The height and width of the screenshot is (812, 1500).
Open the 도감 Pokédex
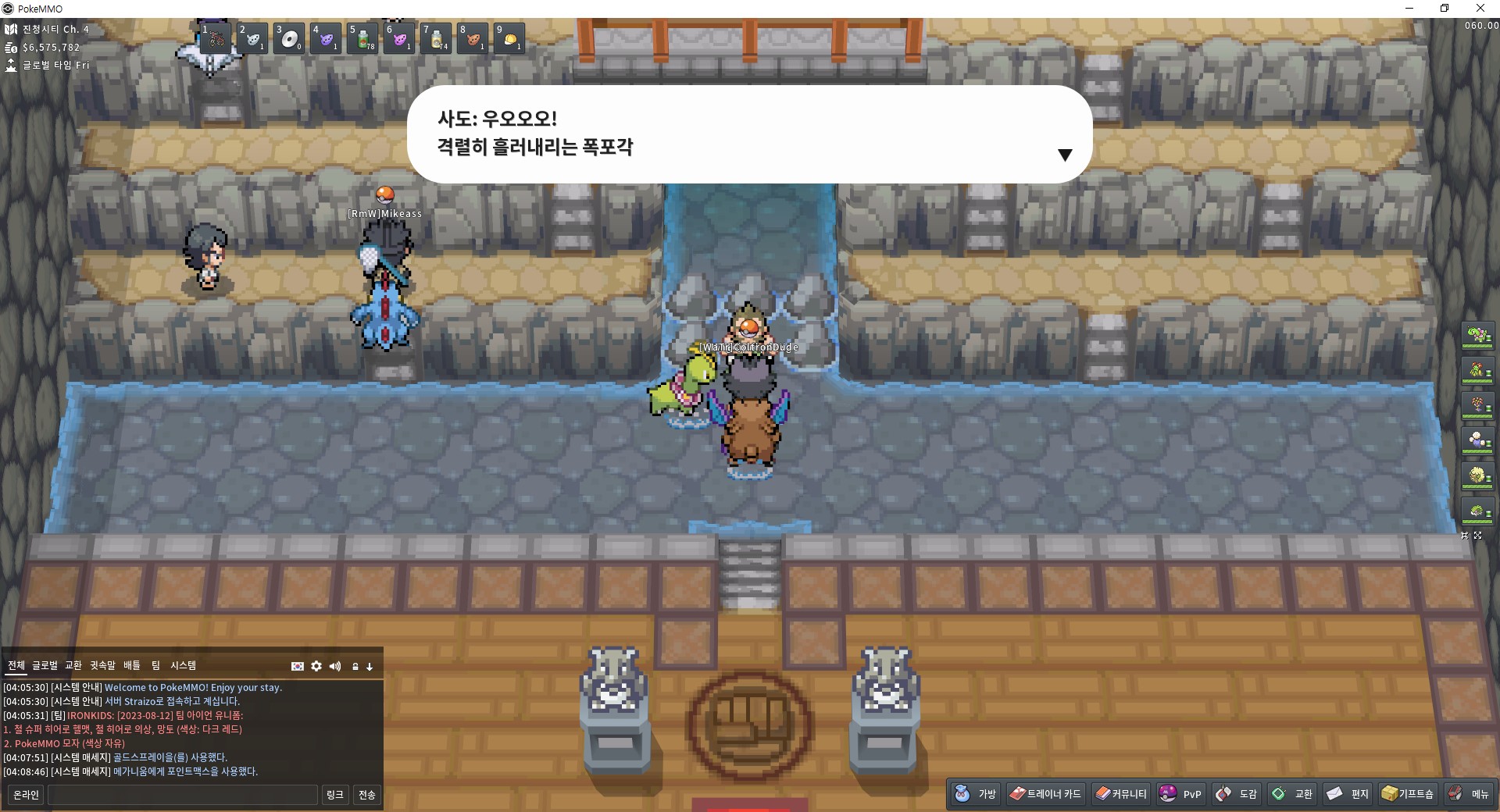coord(1237,794)
